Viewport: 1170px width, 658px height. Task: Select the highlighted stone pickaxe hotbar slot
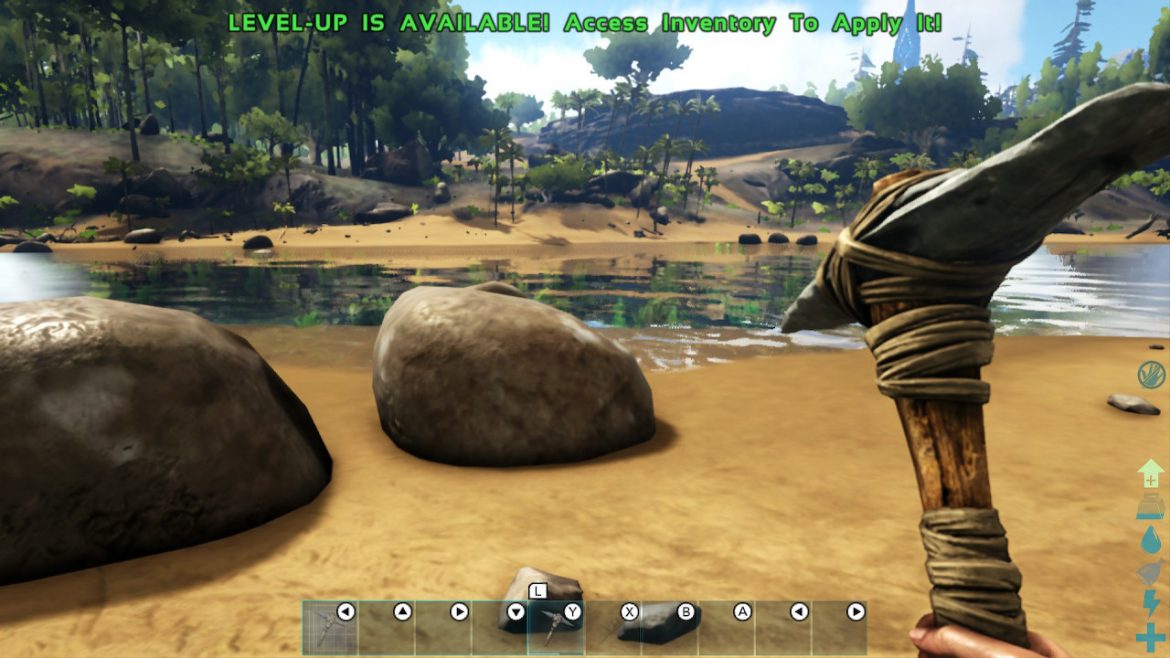pos(555,627)
